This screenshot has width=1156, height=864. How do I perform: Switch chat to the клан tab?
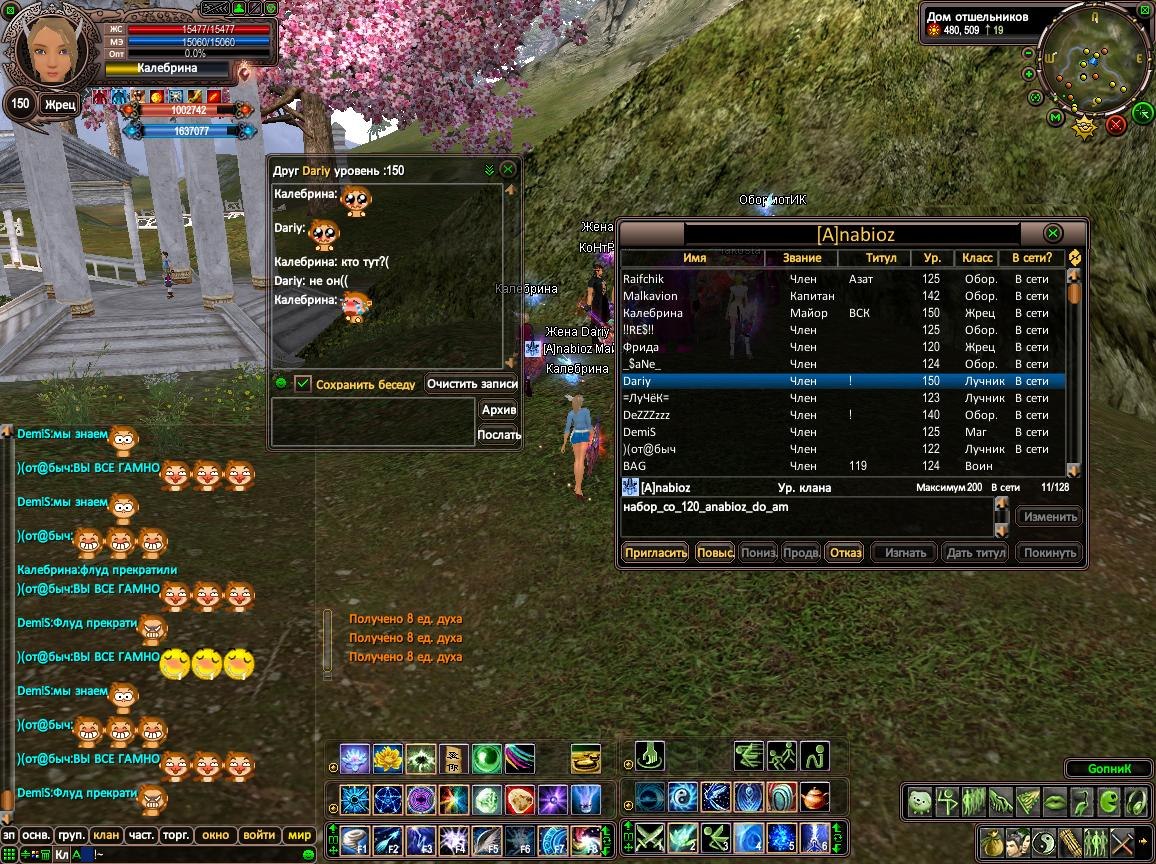point(105,835)
